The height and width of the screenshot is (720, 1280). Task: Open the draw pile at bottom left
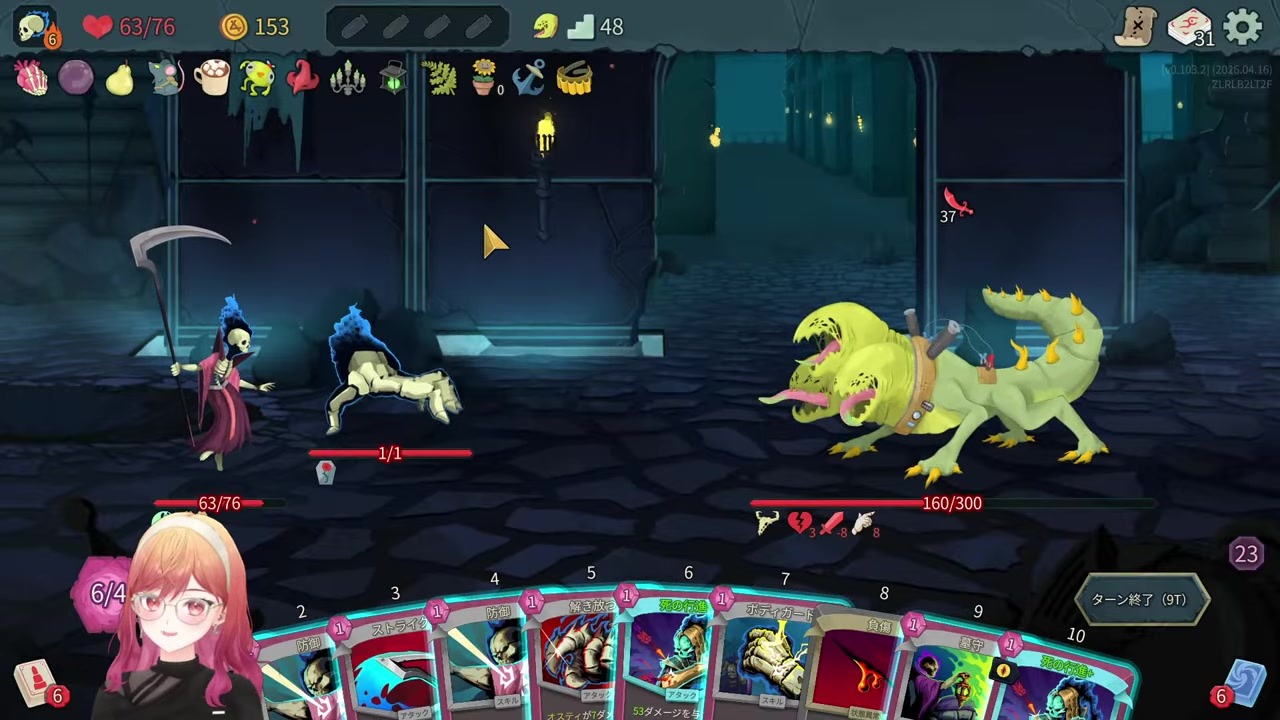coord(36,685)
